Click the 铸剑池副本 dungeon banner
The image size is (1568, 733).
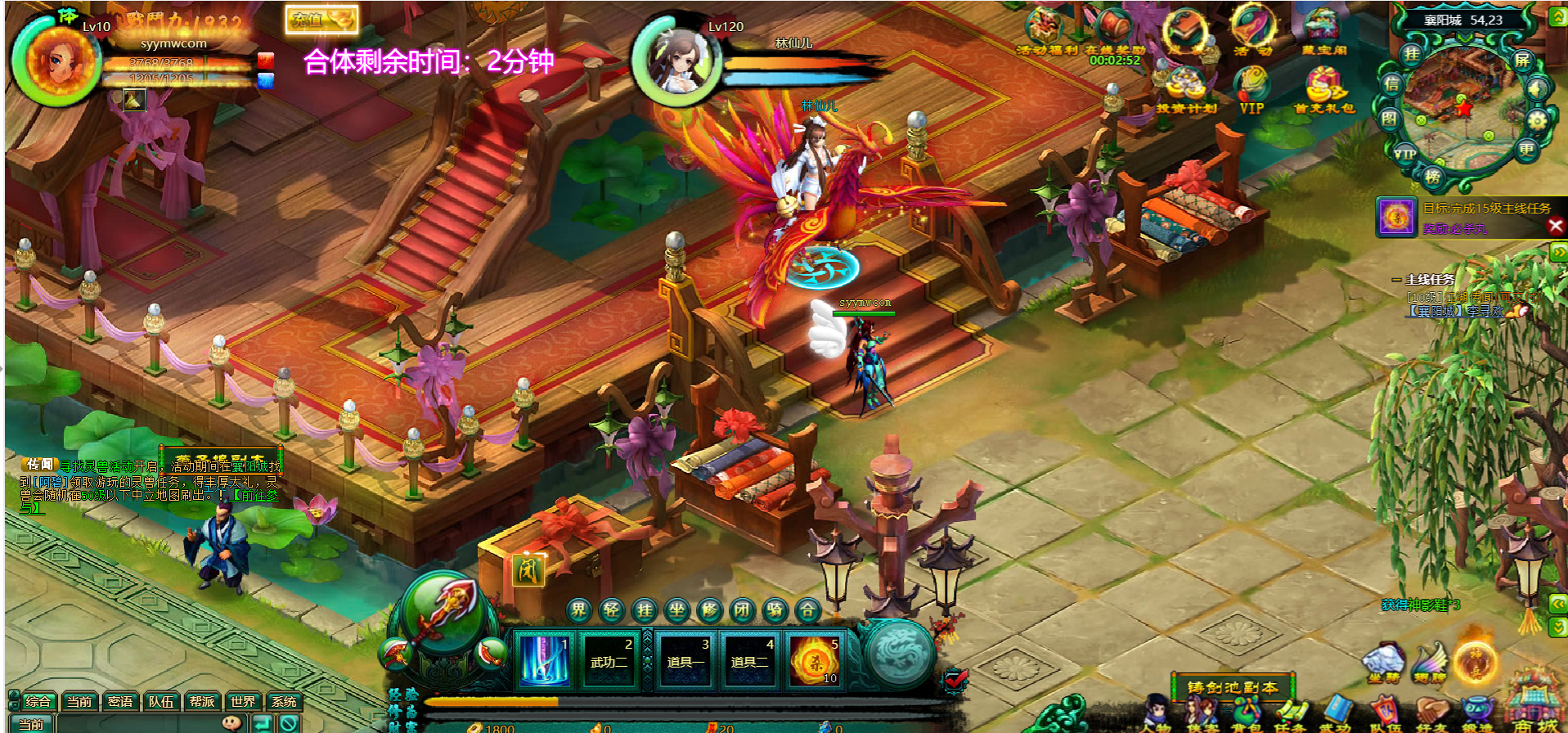1233,688
